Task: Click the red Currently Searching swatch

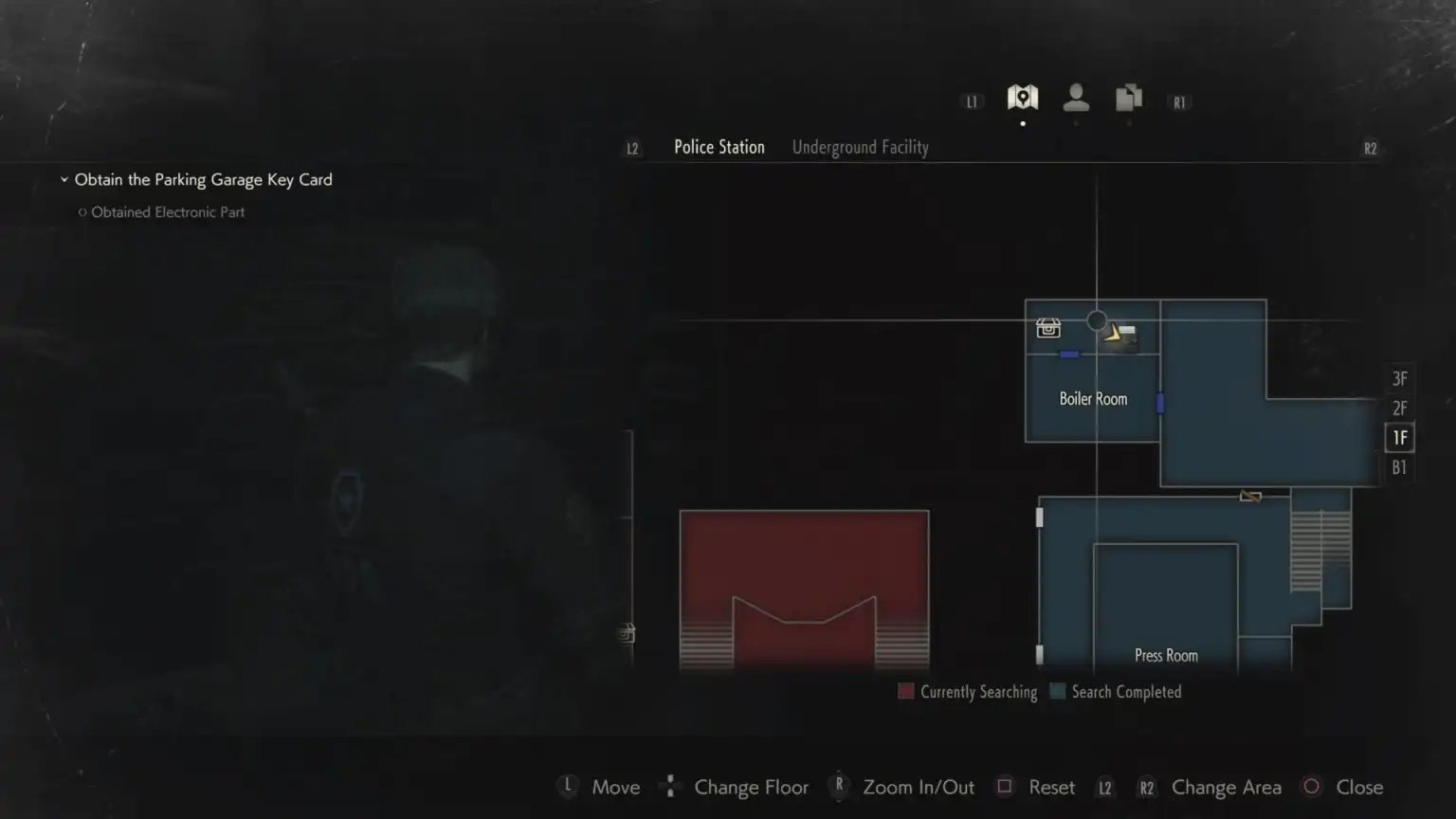Action: point(905,691)
